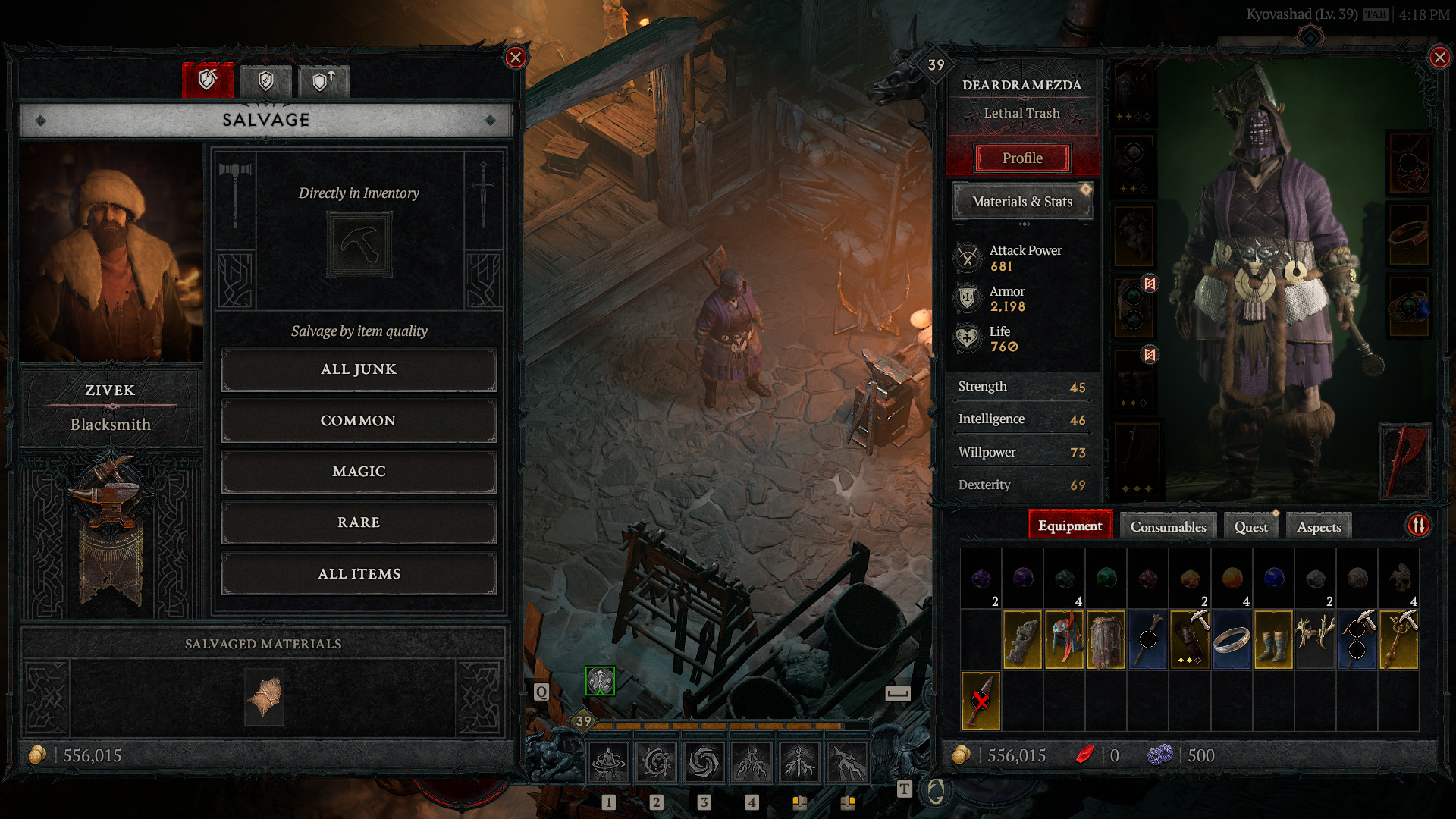Switch to the Aspects tab
This screenshot has width=1456, height=819.
tap(1319, 527)
